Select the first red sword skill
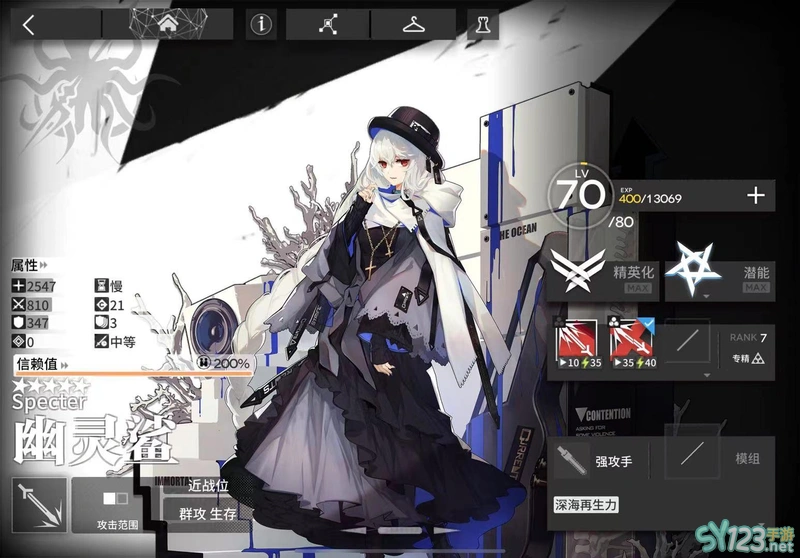800x558 pixels. click(x=577, y=345)
